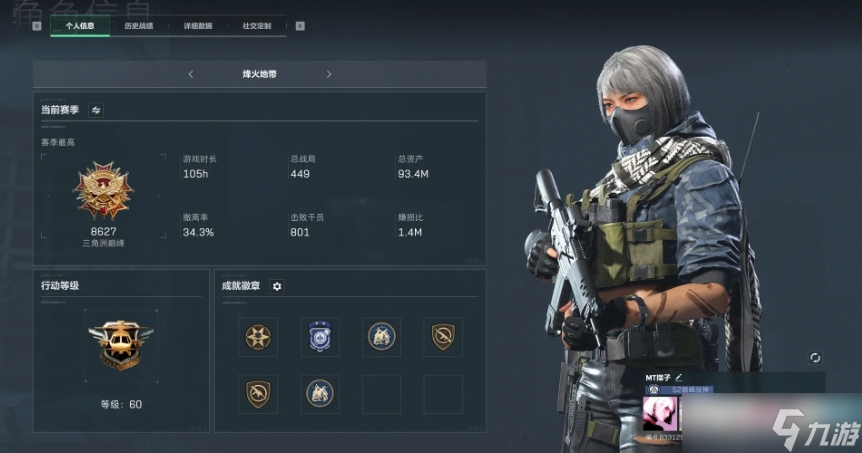
Task: Click the pink-haired player avatar
Action: 662,413
